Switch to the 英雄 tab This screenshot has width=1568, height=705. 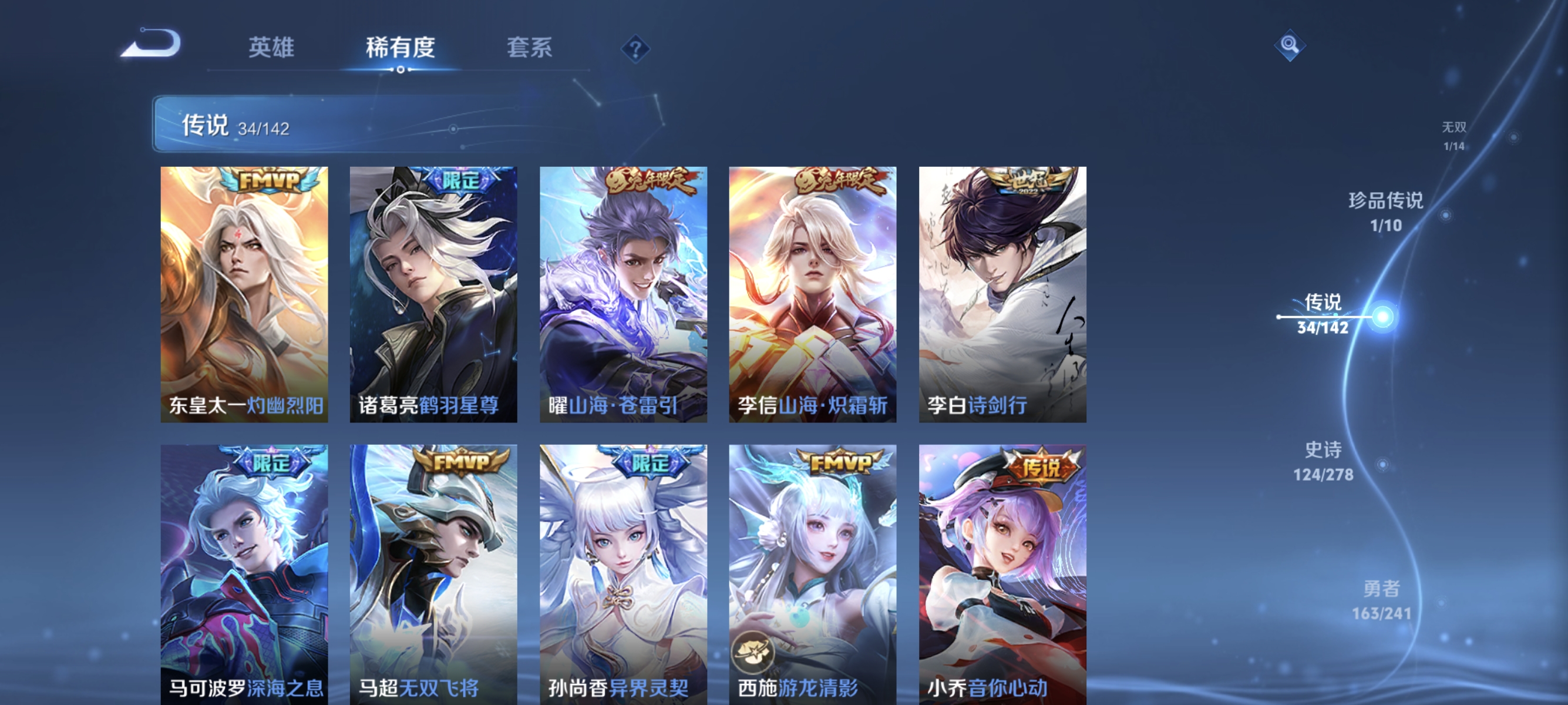(x=271, y=48)
